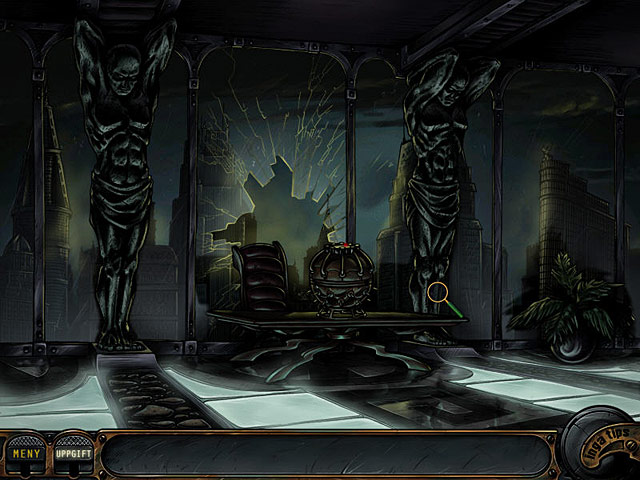The width and height of the screenshot is (640, 480).
Task: Show the UPPGIFT task list
Action: click(x=73, y=453)
